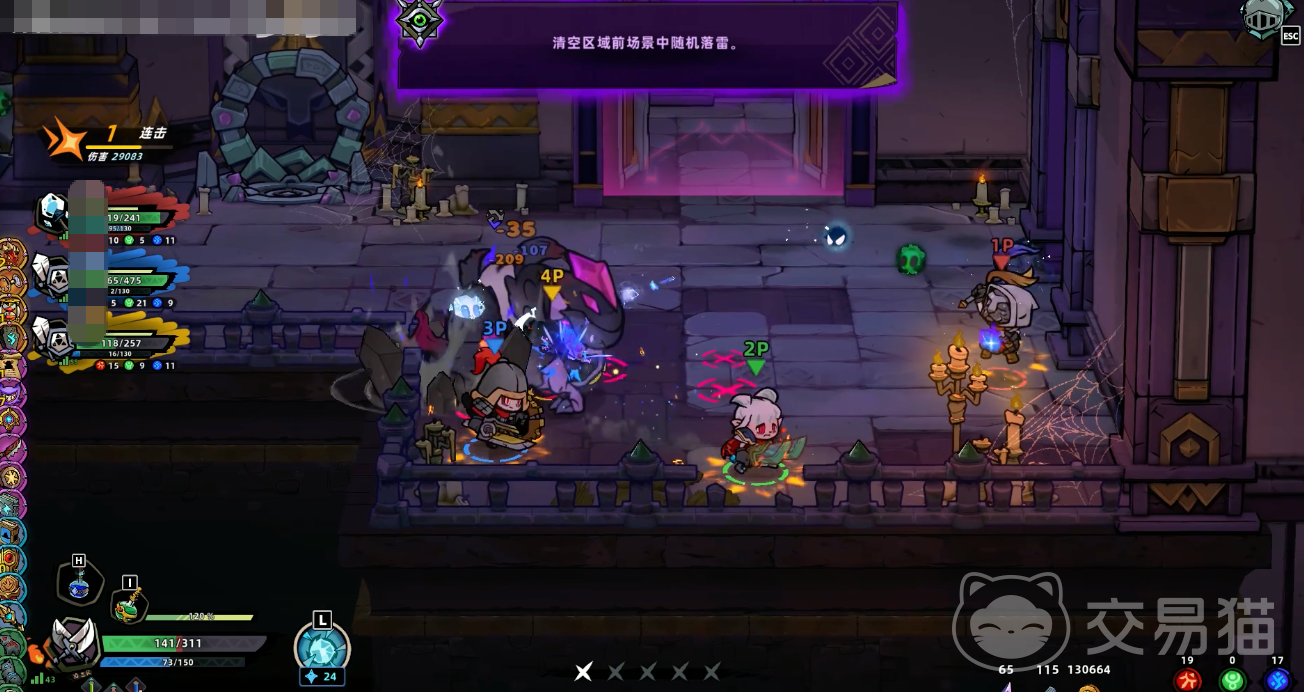Screen dimensions: 1304x692
Task: Select the ice hammer teammate portrait
Action: pyautogui.click(x=52, y=212)
